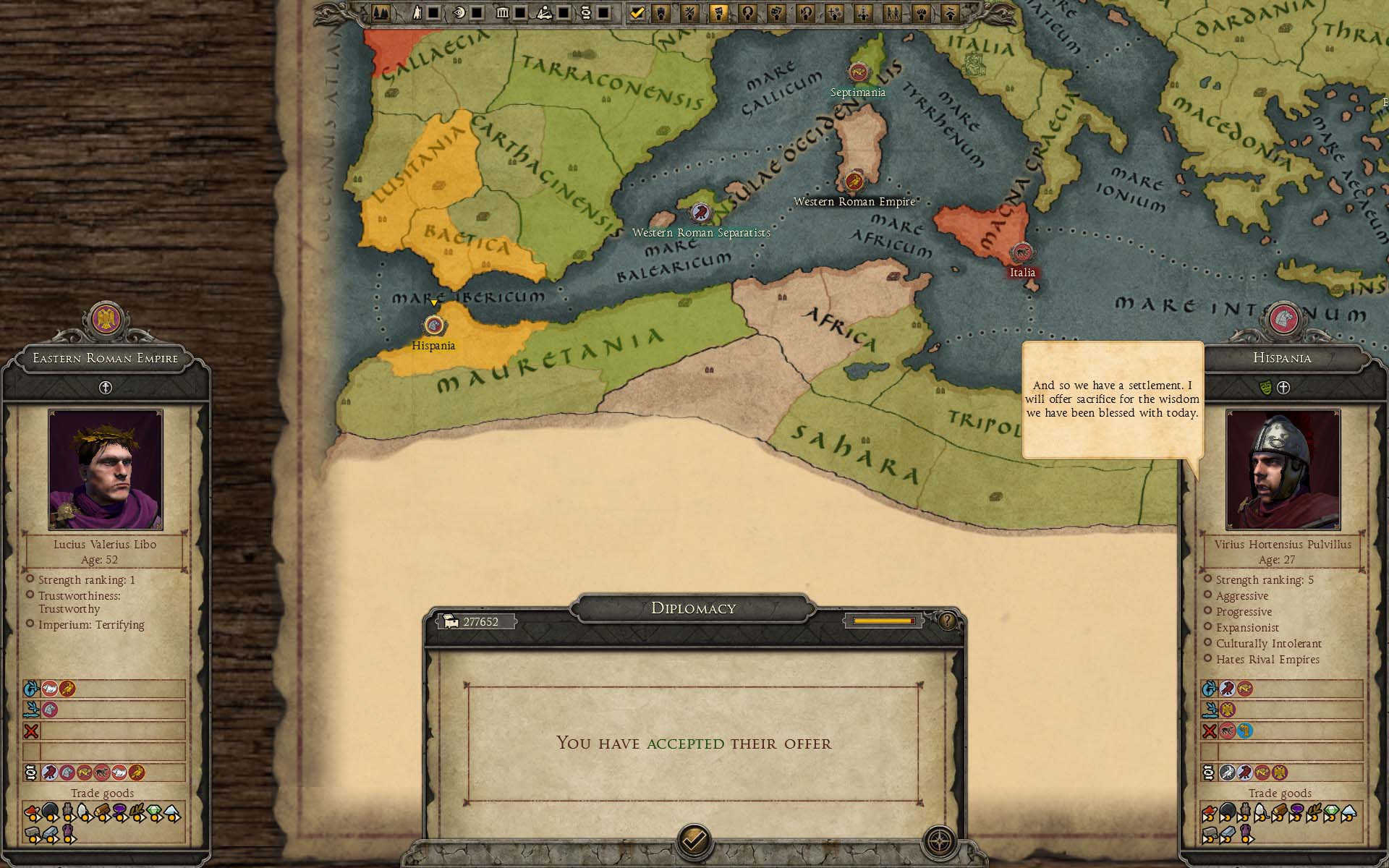The height and width of the screenshot is (868, 1389).
Task: Click Virius Hortensius Pulvillus's portrait
Action: point(1283,470)
